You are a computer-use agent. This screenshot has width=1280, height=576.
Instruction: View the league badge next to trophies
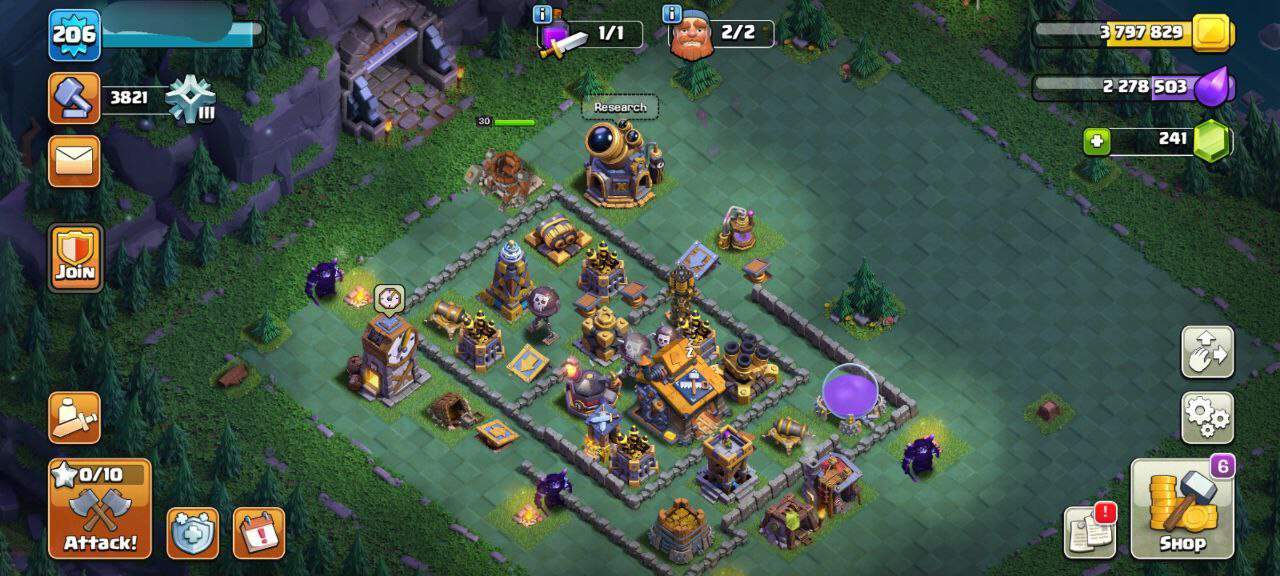(x=190, y=99)
